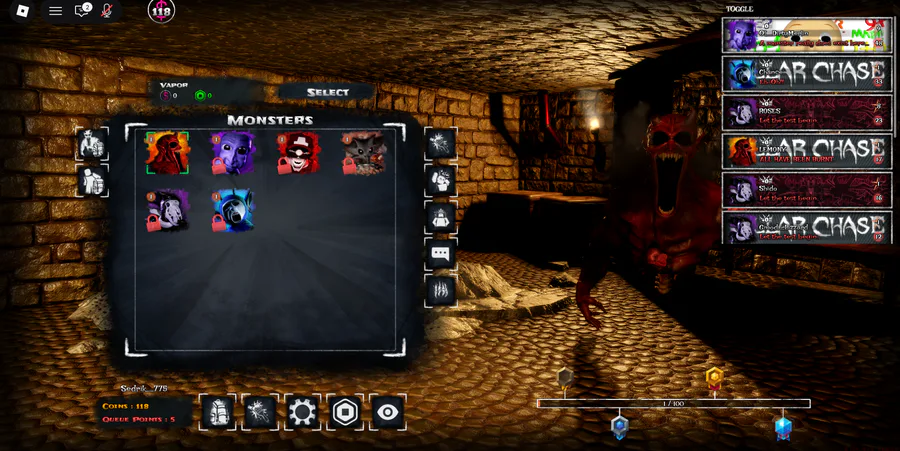The height and width of the screenshot is (451, 900).
Task: Pick the locked red-capped clown monster
Action: tap(298, 154)
